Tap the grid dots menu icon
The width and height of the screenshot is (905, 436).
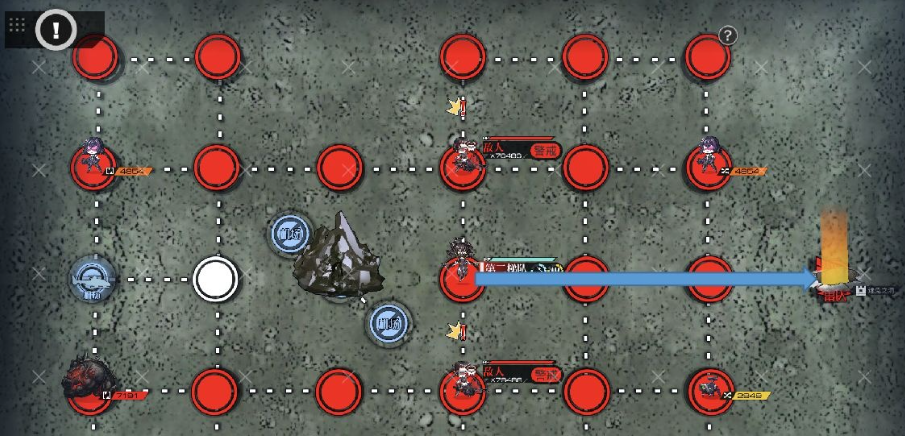click(17, 28)
